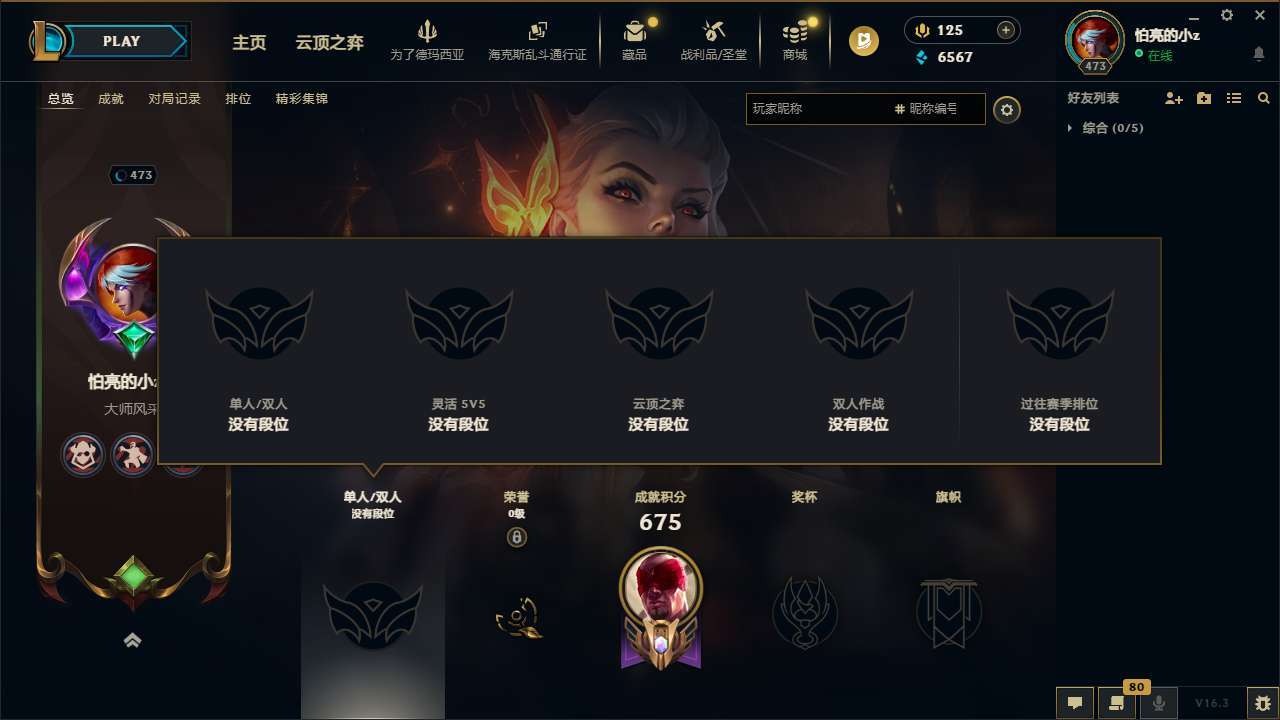
Task: Switch friends list view with the list icon
Action: tap(1233, 98)
